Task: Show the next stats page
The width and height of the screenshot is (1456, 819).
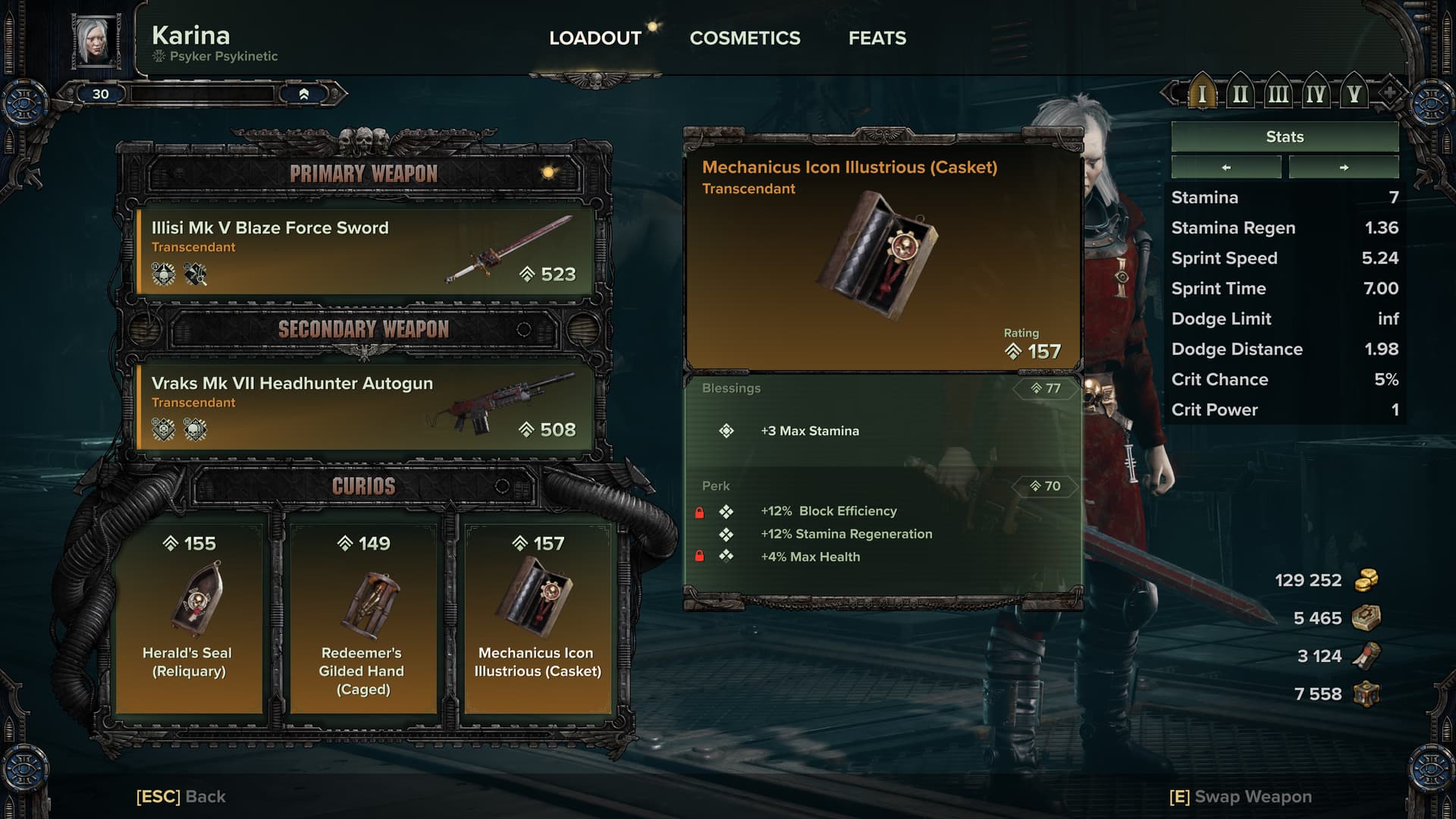Action: coord(1344,167)
